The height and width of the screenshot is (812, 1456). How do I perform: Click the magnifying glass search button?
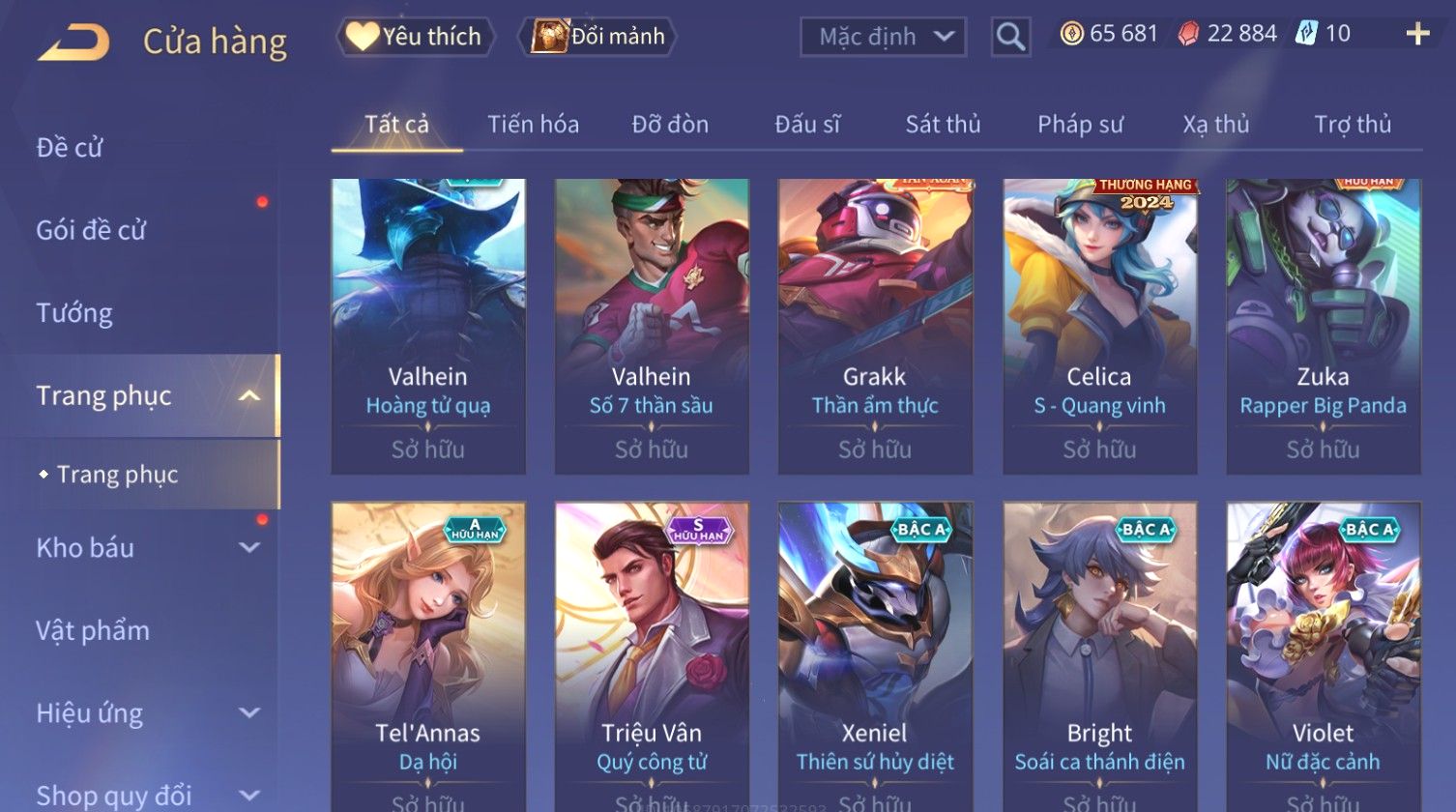(x=1010, y=37)
